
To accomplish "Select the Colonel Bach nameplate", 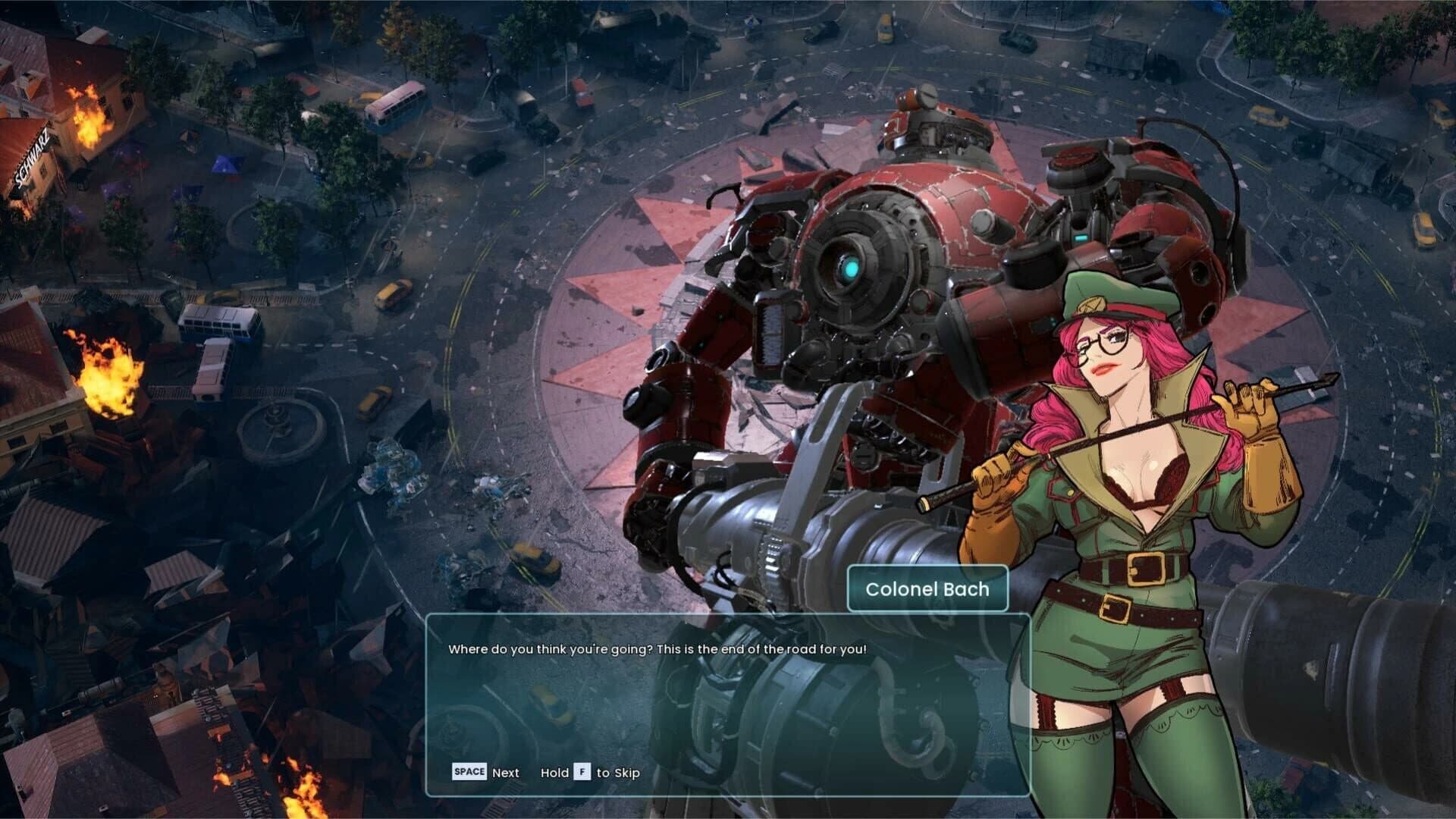I will [927, 589].
